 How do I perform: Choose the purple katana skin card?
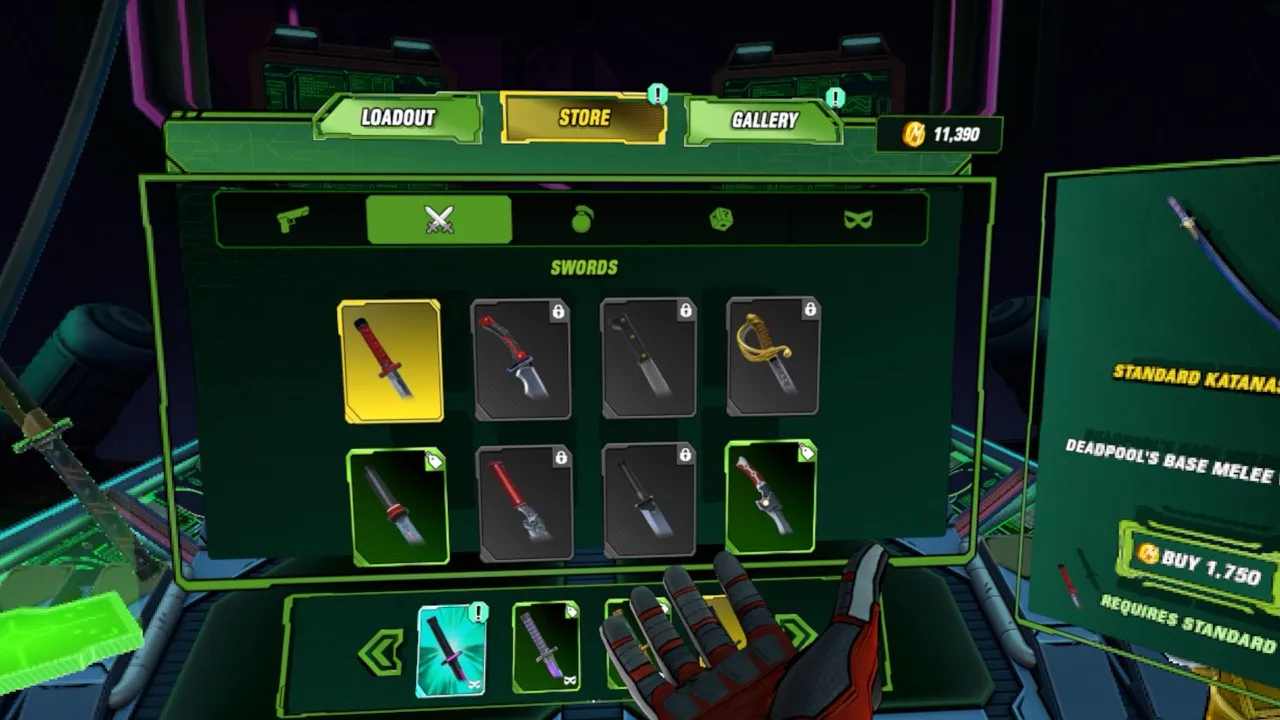(546, 648)
